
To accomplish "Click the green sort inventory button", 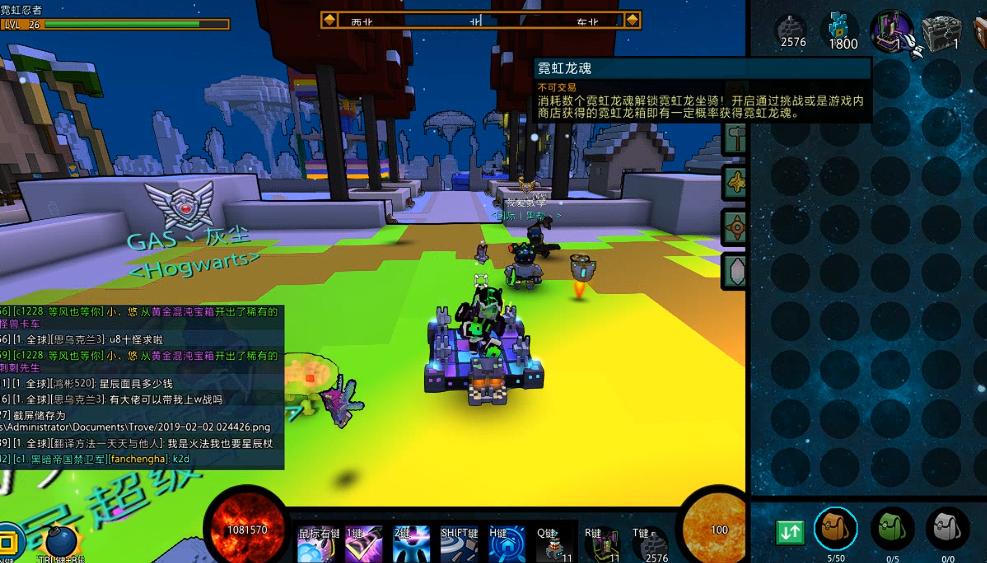I will point(790,530).
